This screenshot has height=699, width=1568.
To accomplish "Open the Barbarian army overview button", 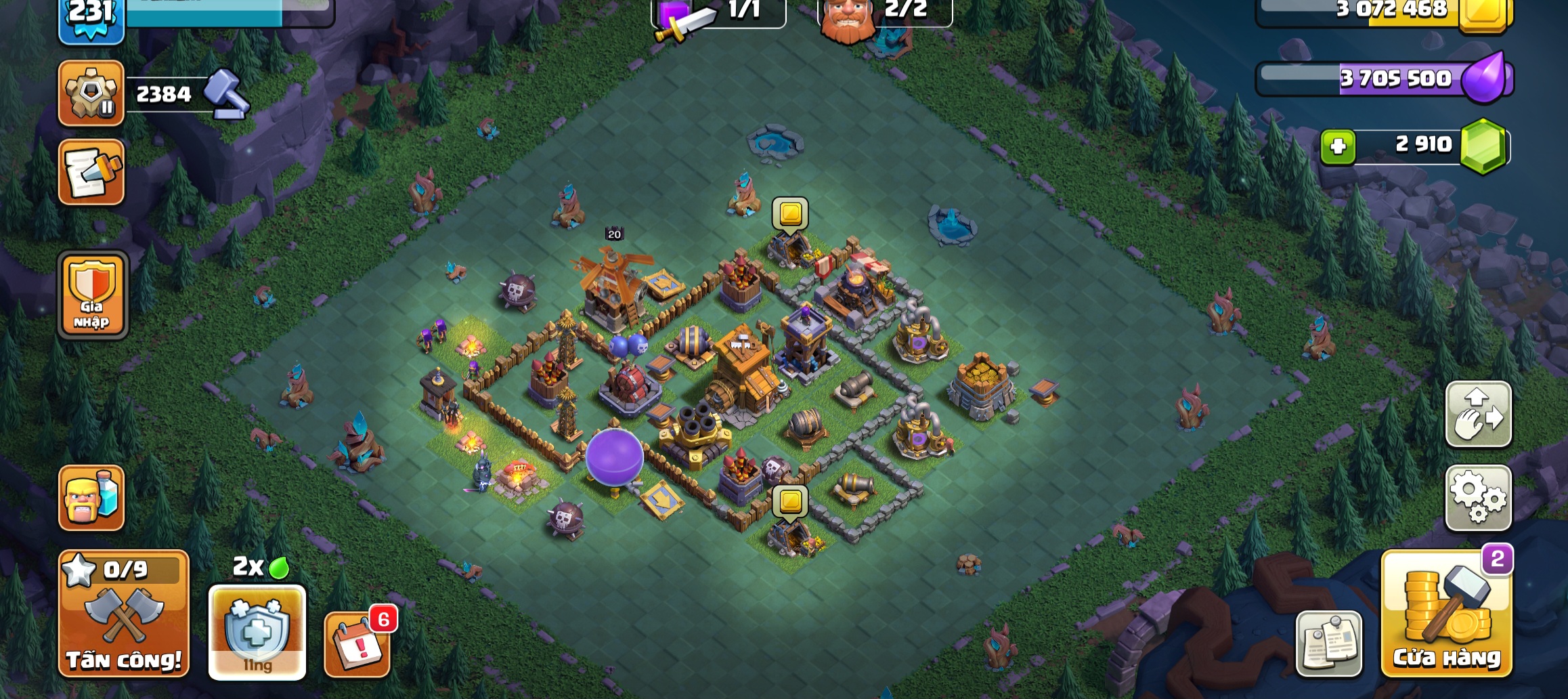I will [91, 498].
